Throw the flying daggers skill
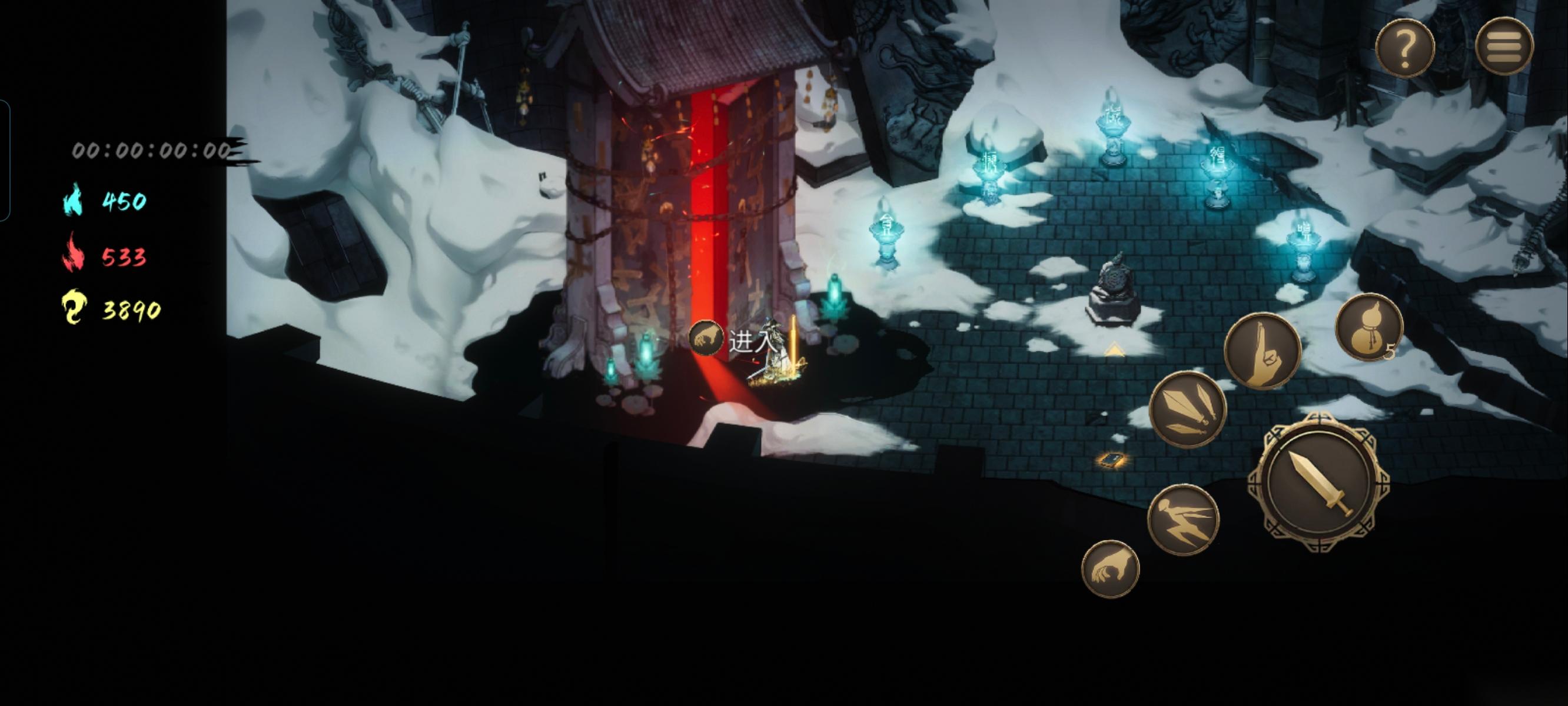 point(1187,409)
